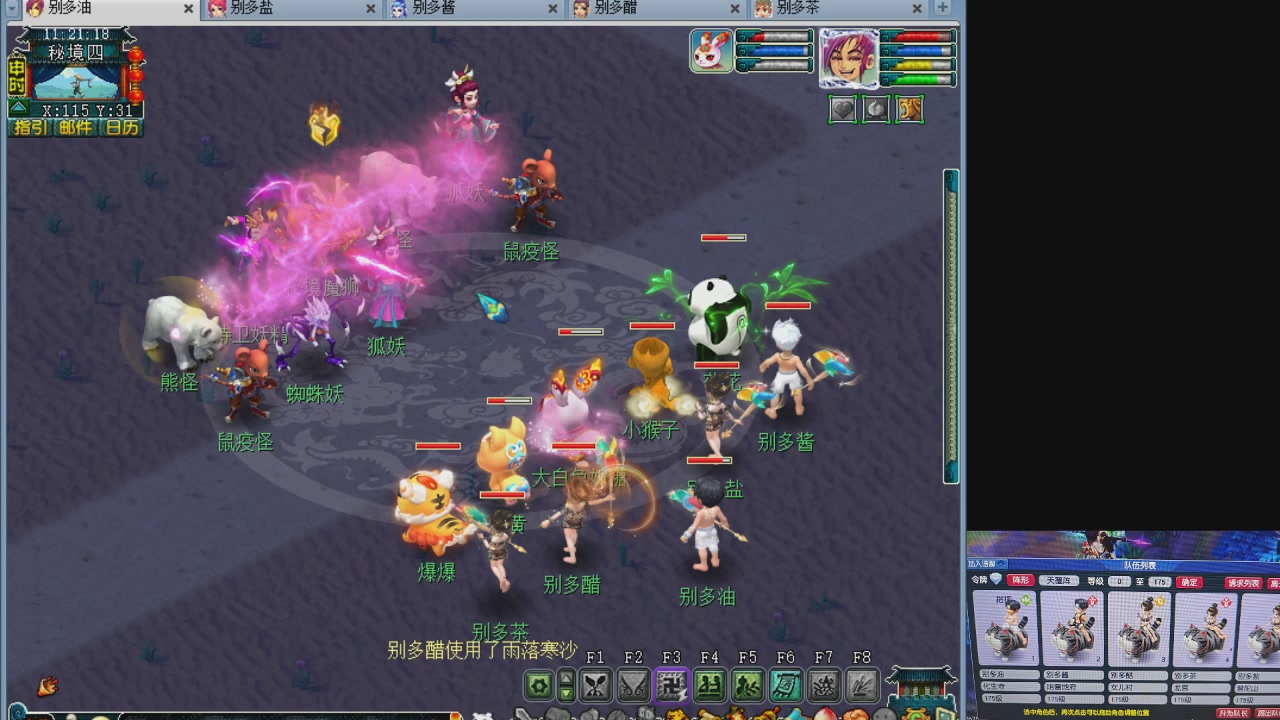
Task: Collapse the minimap with the green arrow
Action: click(x=18, y=108)
